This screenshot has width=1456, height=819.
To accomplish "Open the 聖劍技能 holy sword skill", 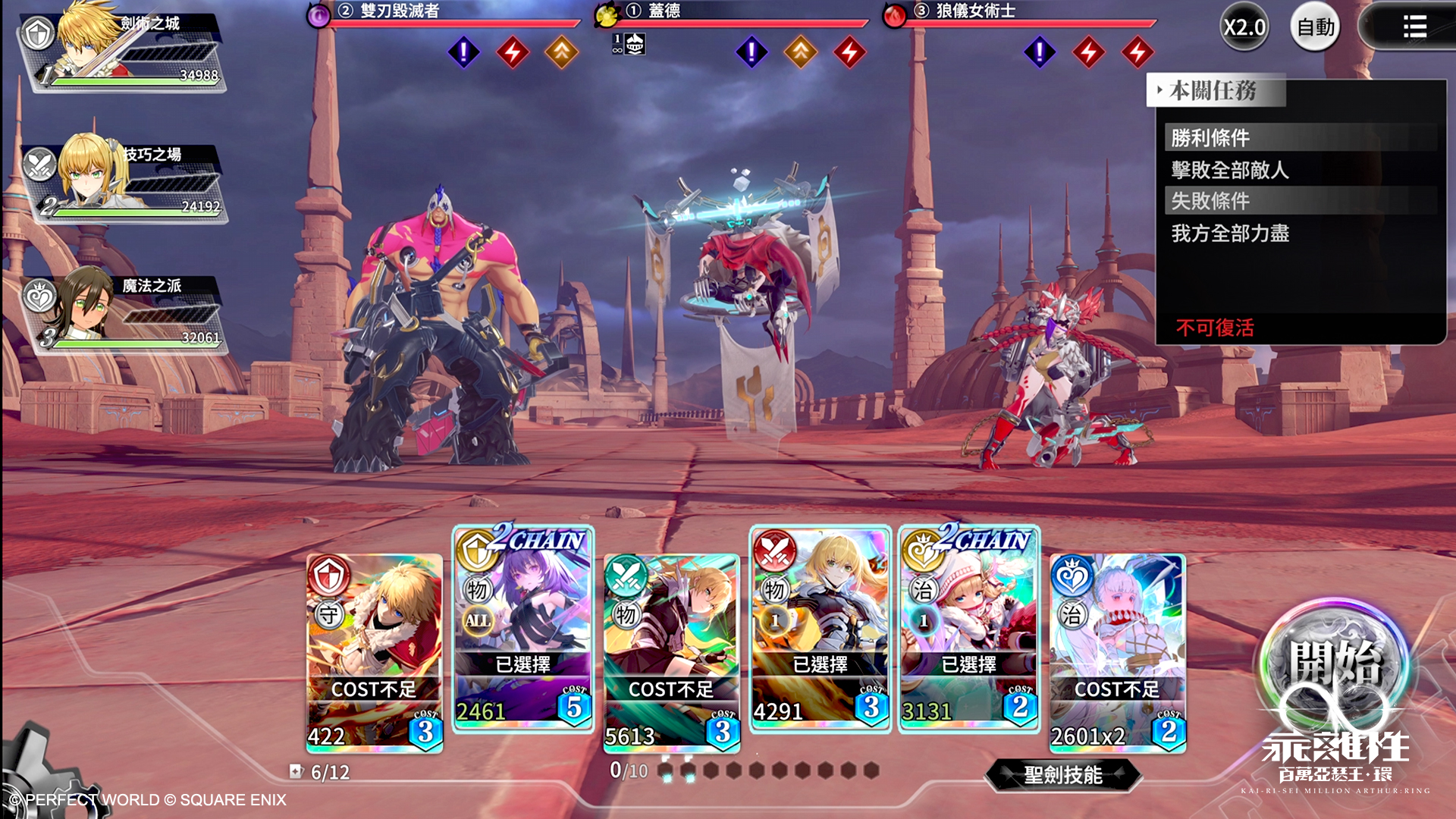I will 1062,774.
